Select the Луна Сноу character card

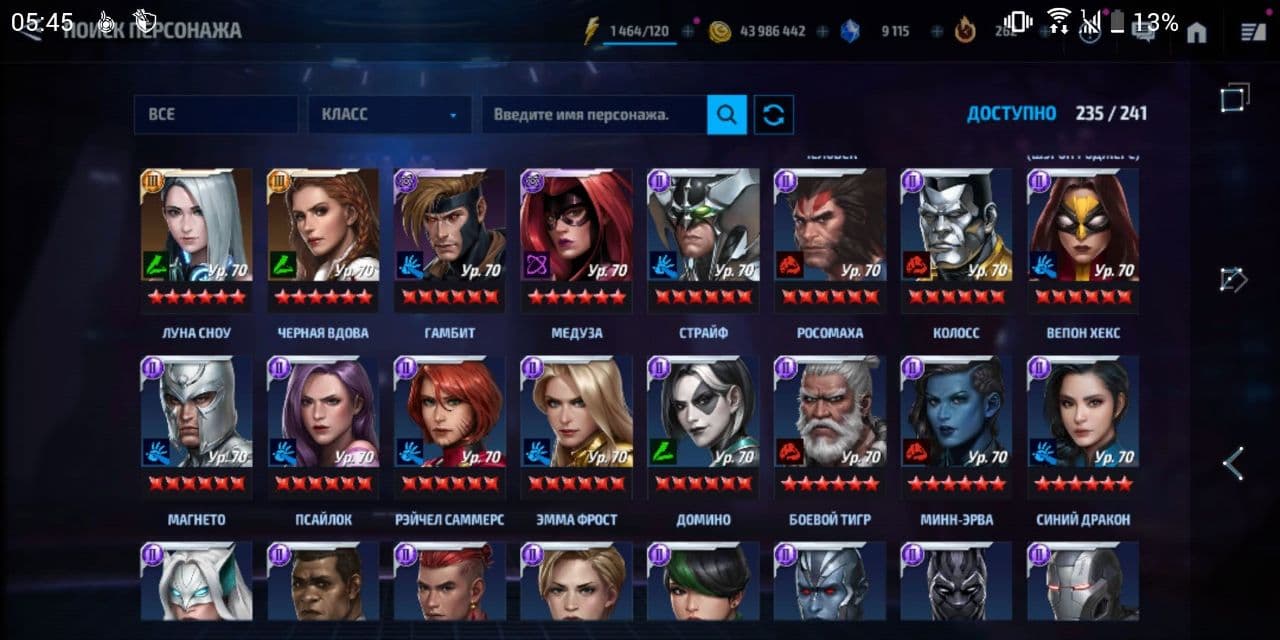point(196,238)
